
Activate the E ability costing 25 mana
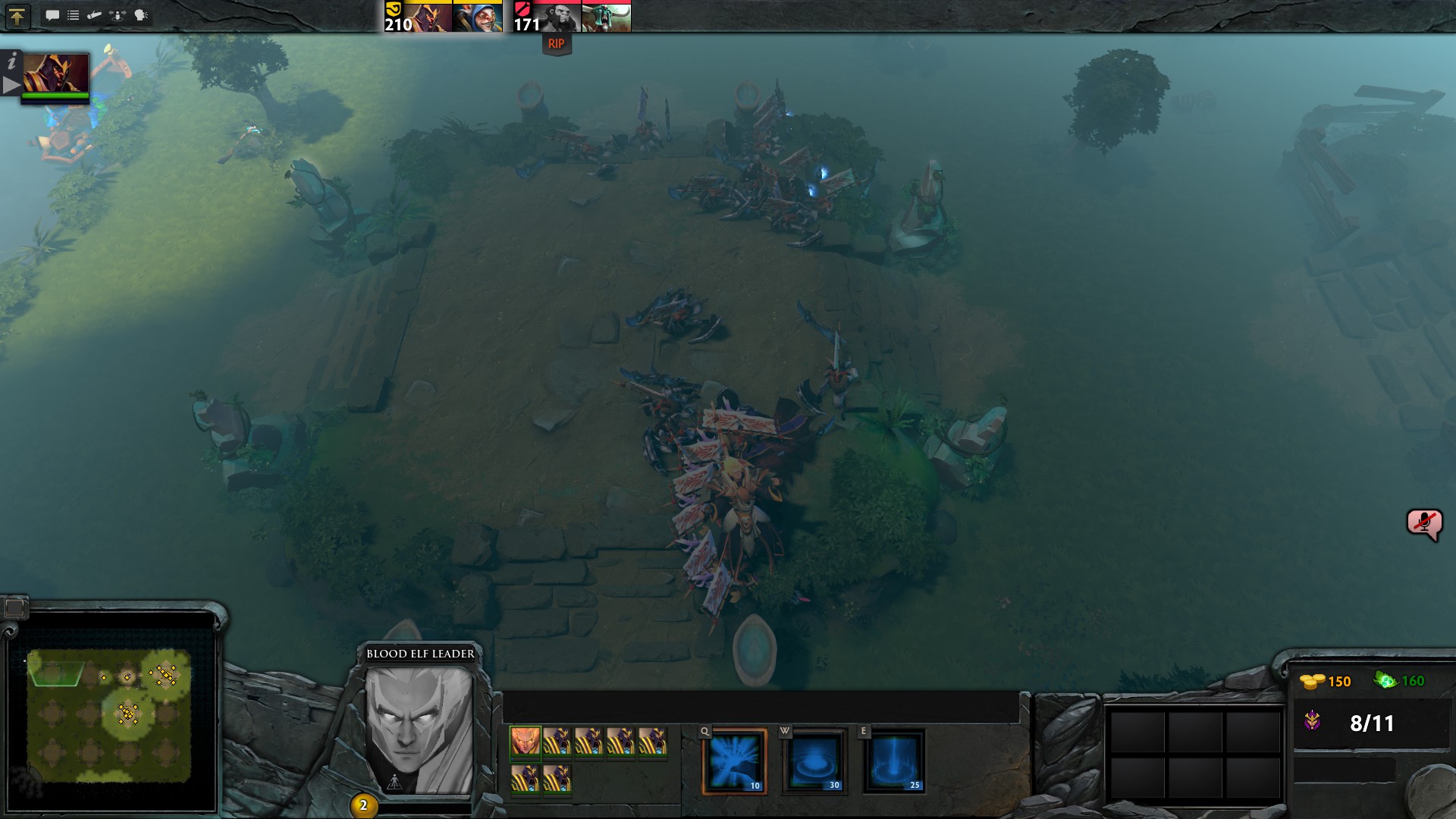[x=895, y=761]
